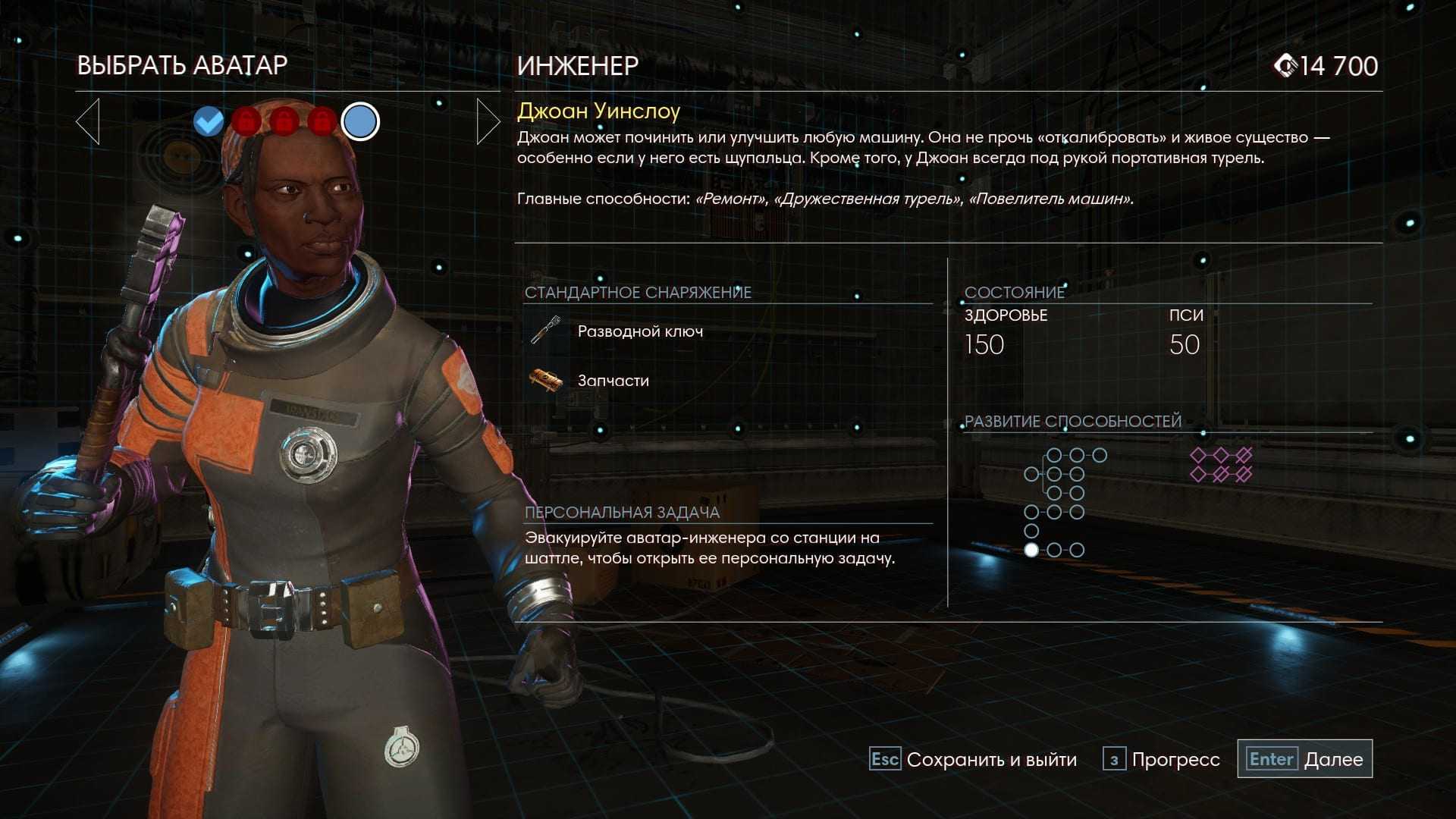Select the Запчасти spare parts item
The width and height of the screenshot is (1456, 819).
[613, 381]
